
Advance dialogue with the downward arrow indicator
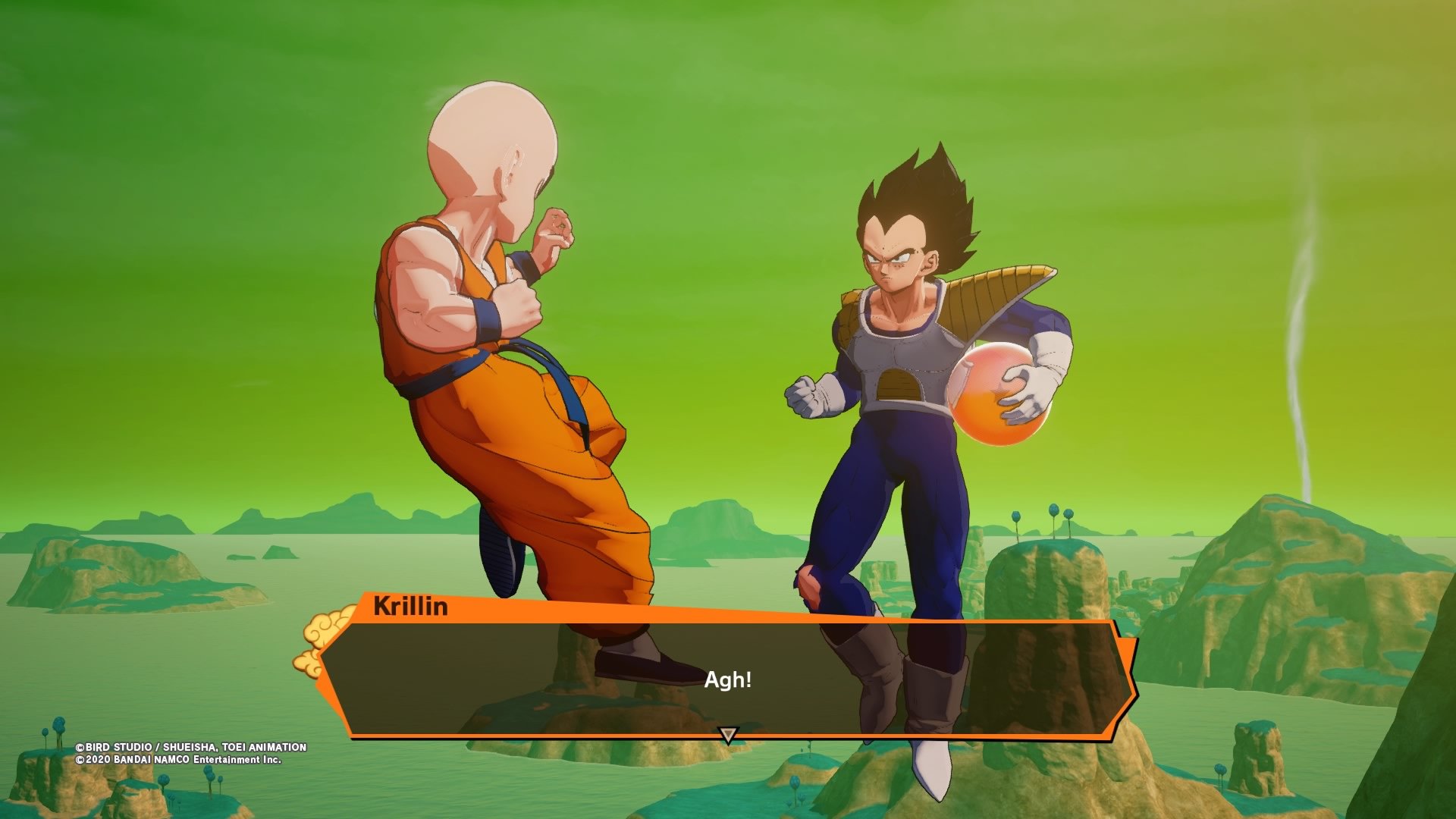coord(728,734)
